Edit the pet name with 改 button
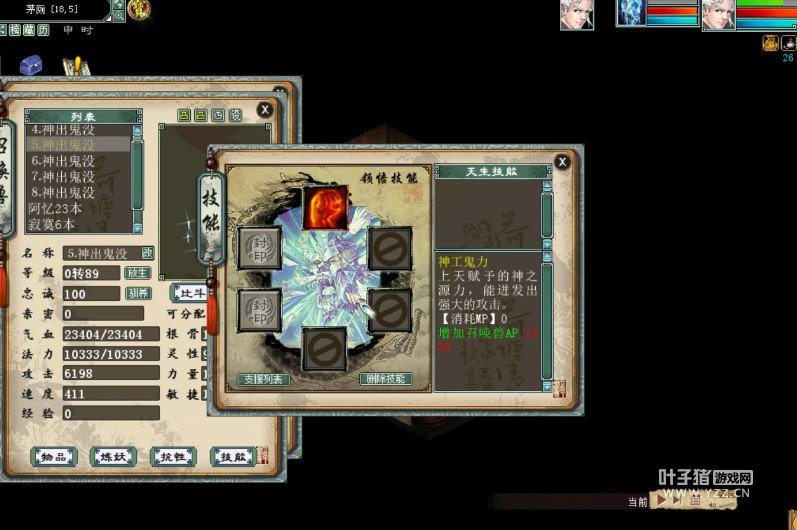This screenshot has height=530, width=797. point(148,253)
